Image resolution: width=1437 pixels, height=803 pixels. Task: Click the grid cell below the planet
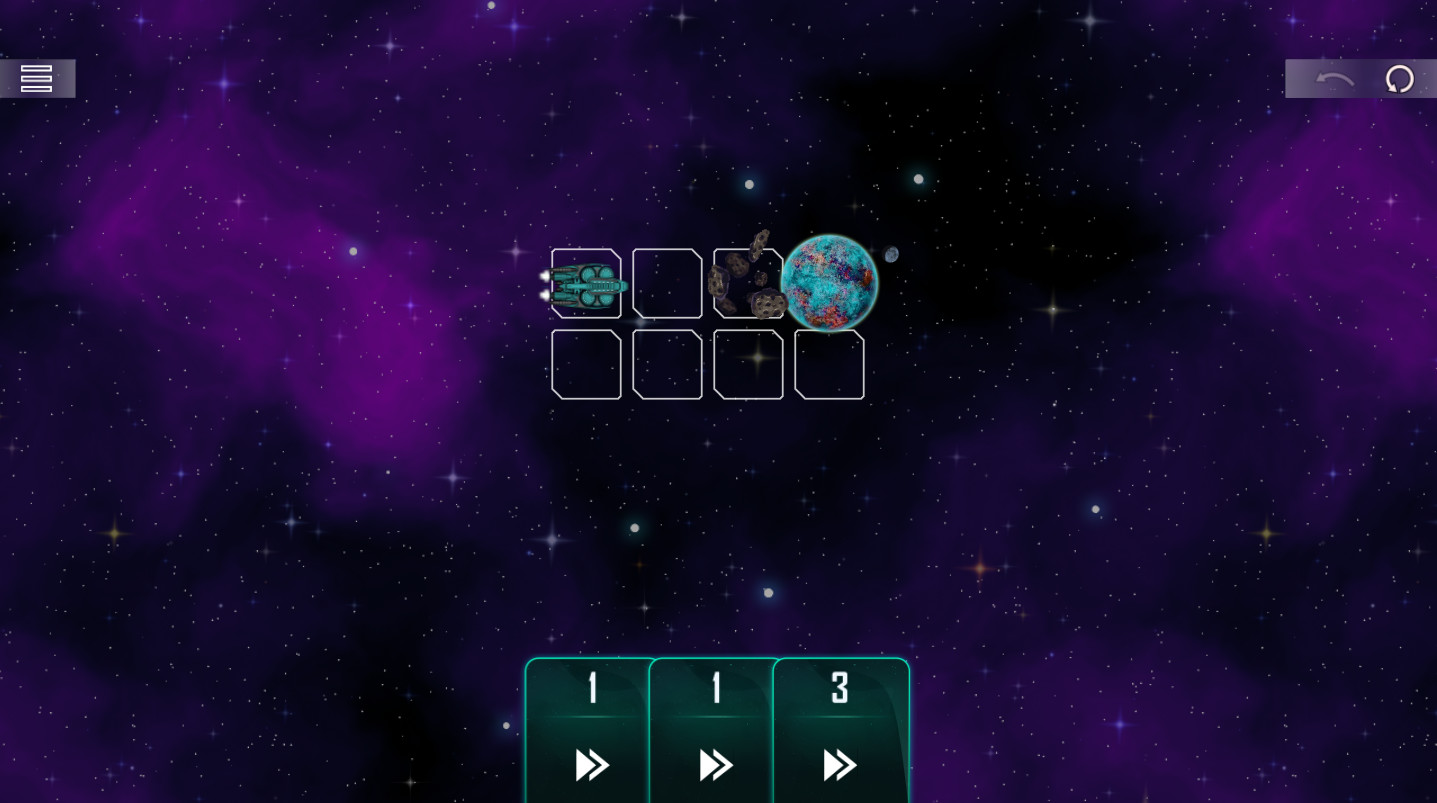pos(829,364)
